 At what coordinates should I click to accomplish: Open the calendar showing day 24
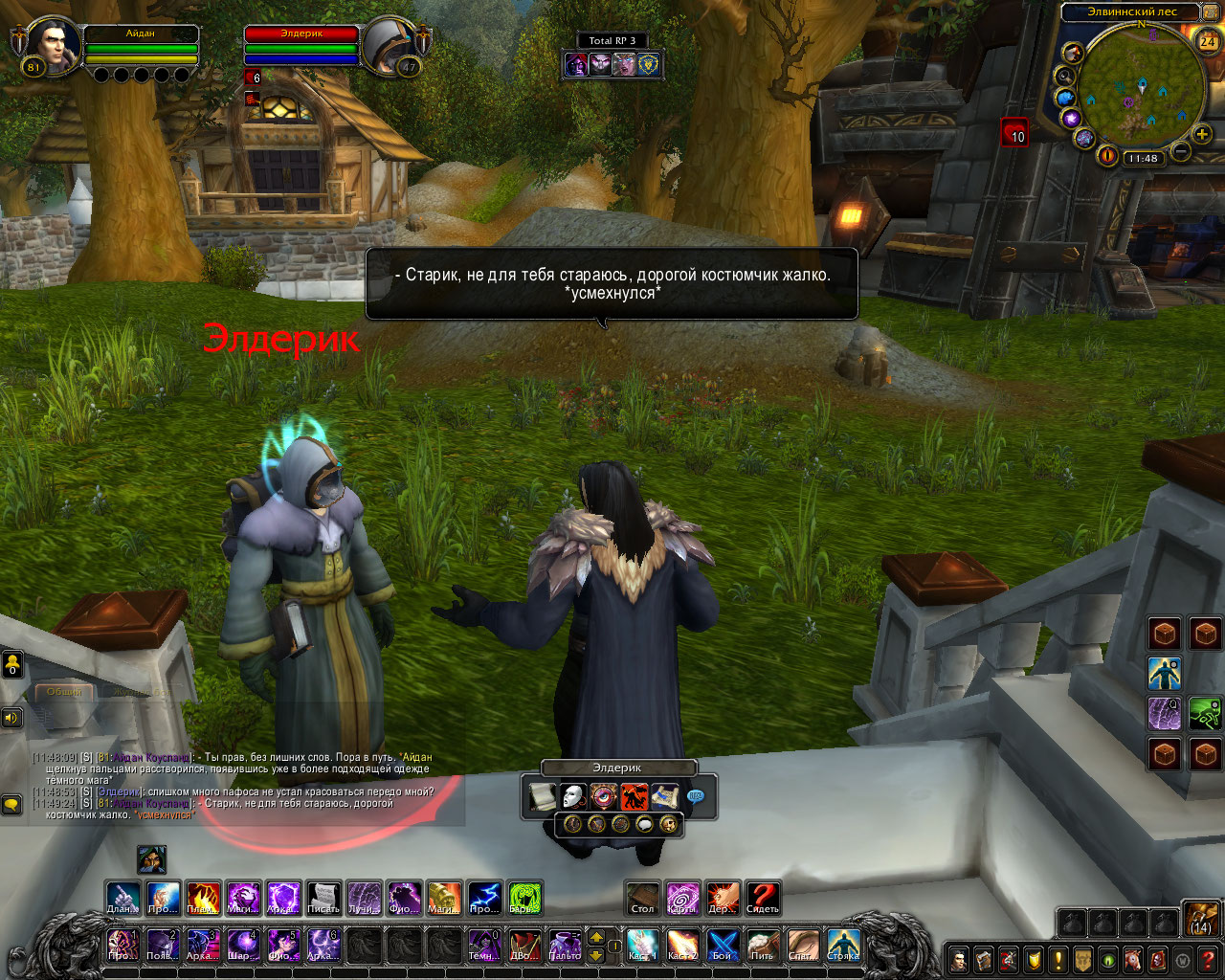click(1208, 40)
